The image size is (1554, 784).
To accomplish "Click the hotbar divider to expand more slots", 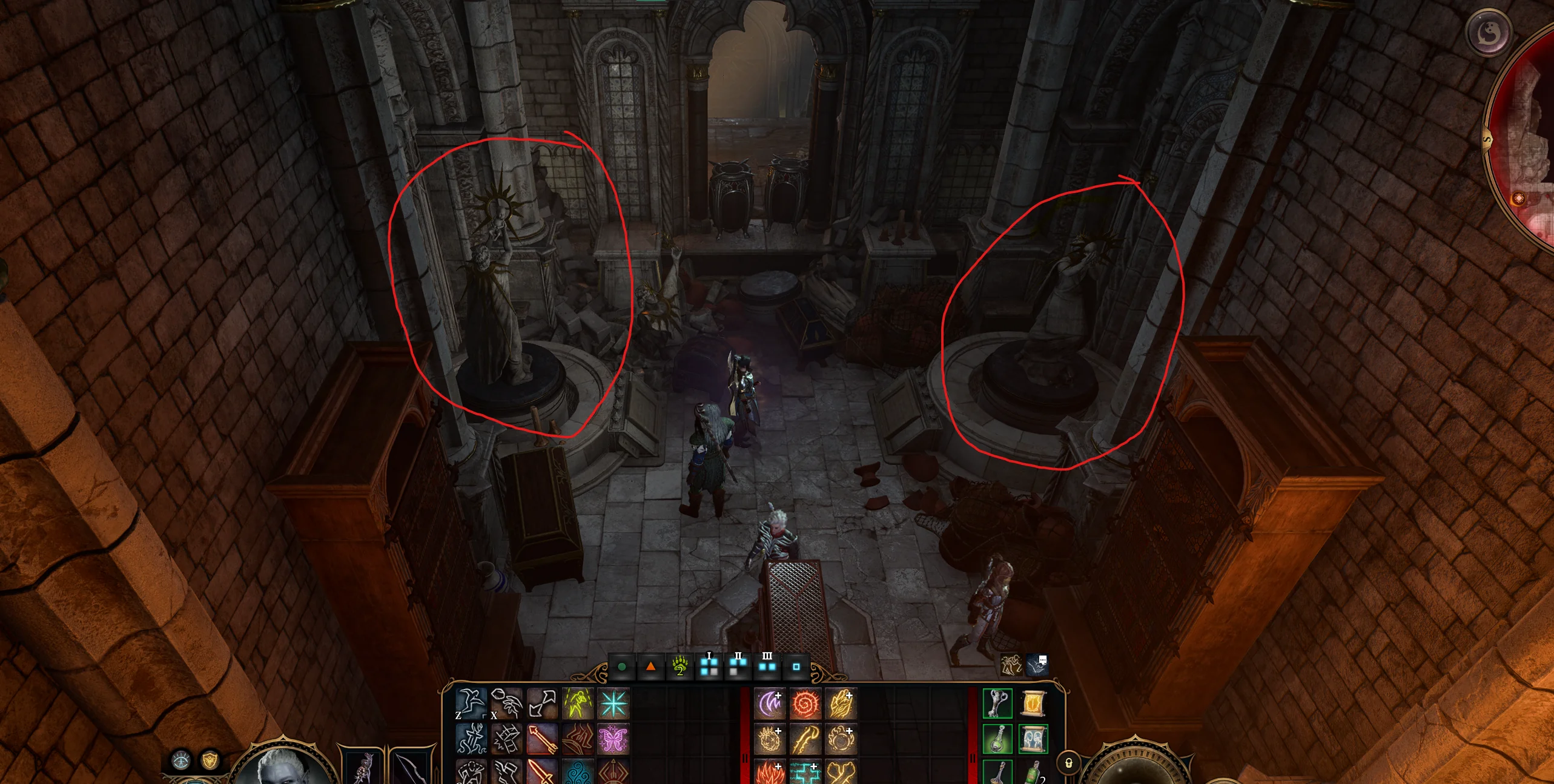I will click(x=745, y=758).
